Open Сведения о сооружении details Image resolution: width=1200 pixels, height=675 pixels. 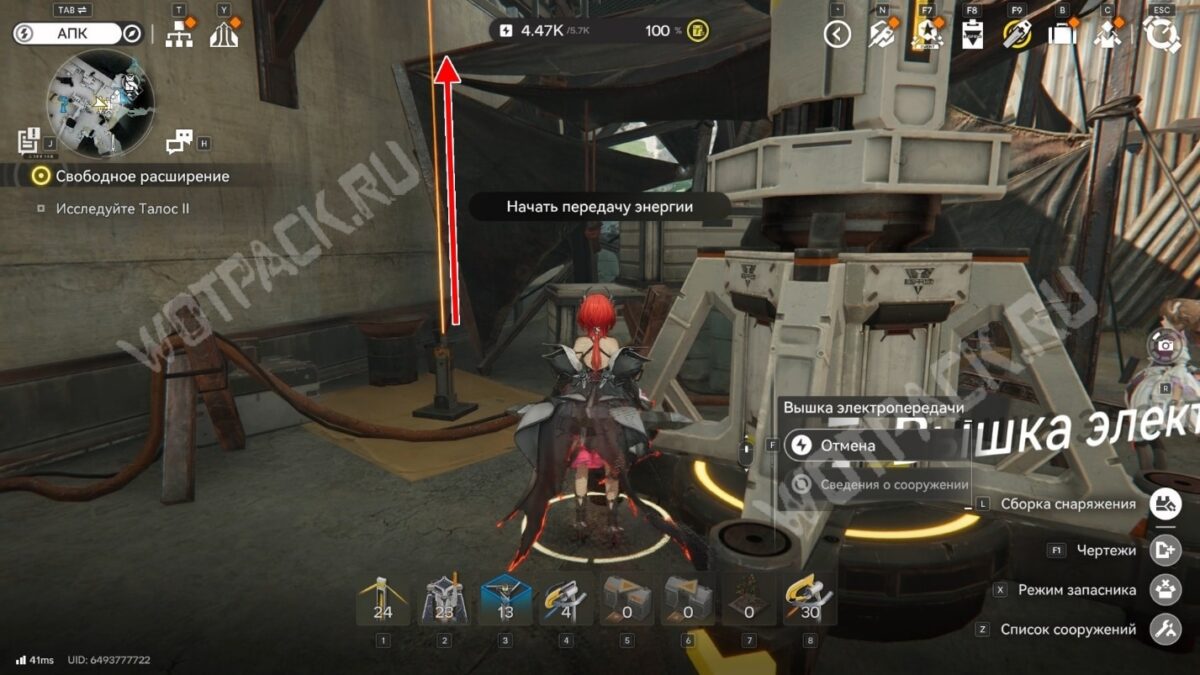click(880, 484)
